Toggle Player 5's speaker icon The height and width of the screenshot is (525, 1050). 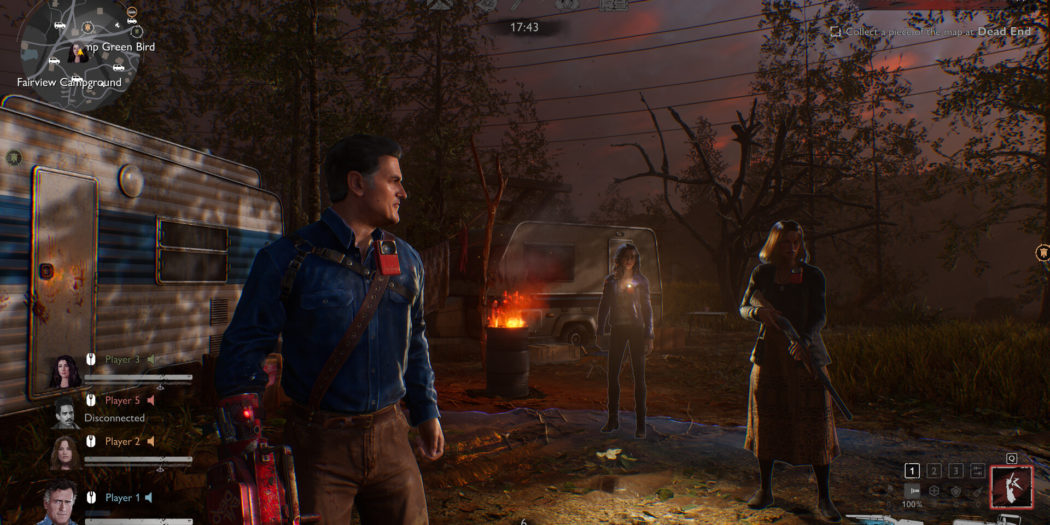[x=151, y=400]
